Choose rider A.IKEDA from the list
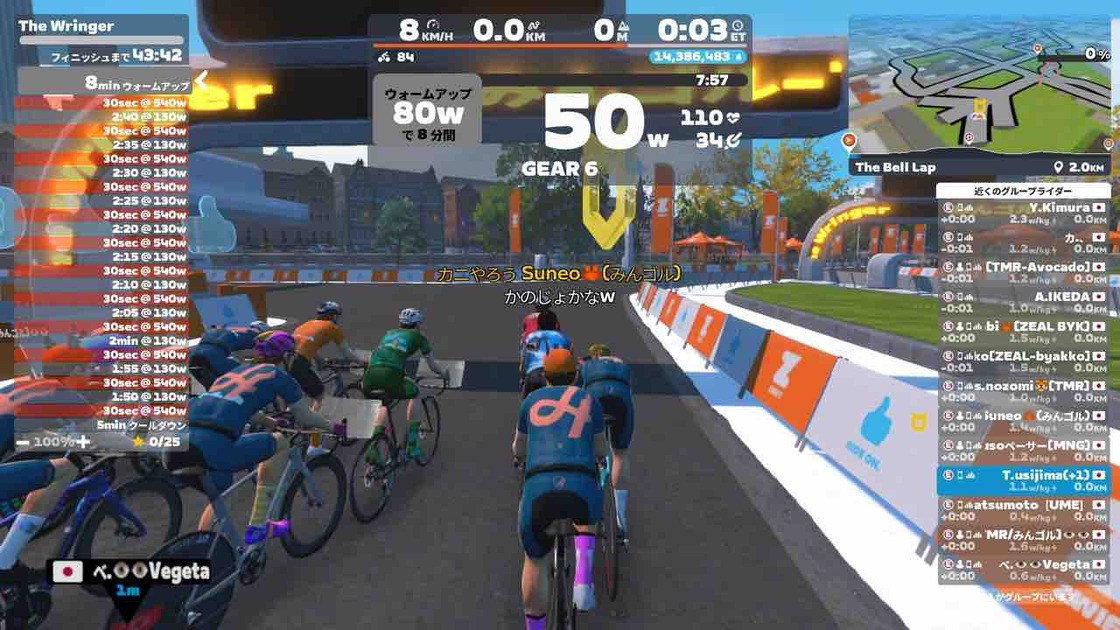 (1024, 302)
